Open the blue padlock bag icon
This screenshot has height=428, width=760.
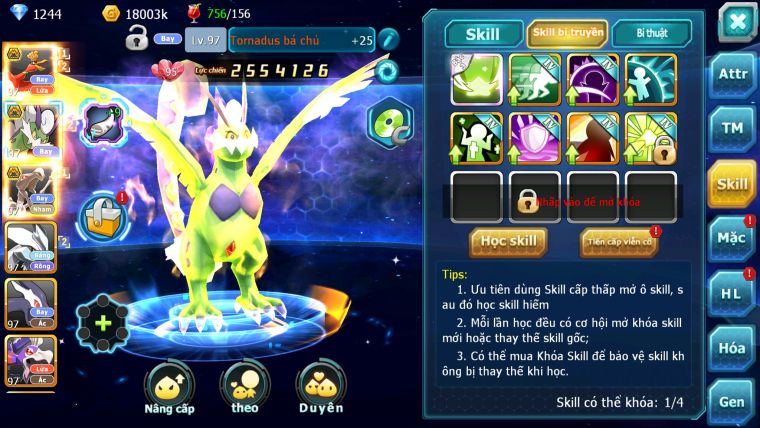click(100, 215)
